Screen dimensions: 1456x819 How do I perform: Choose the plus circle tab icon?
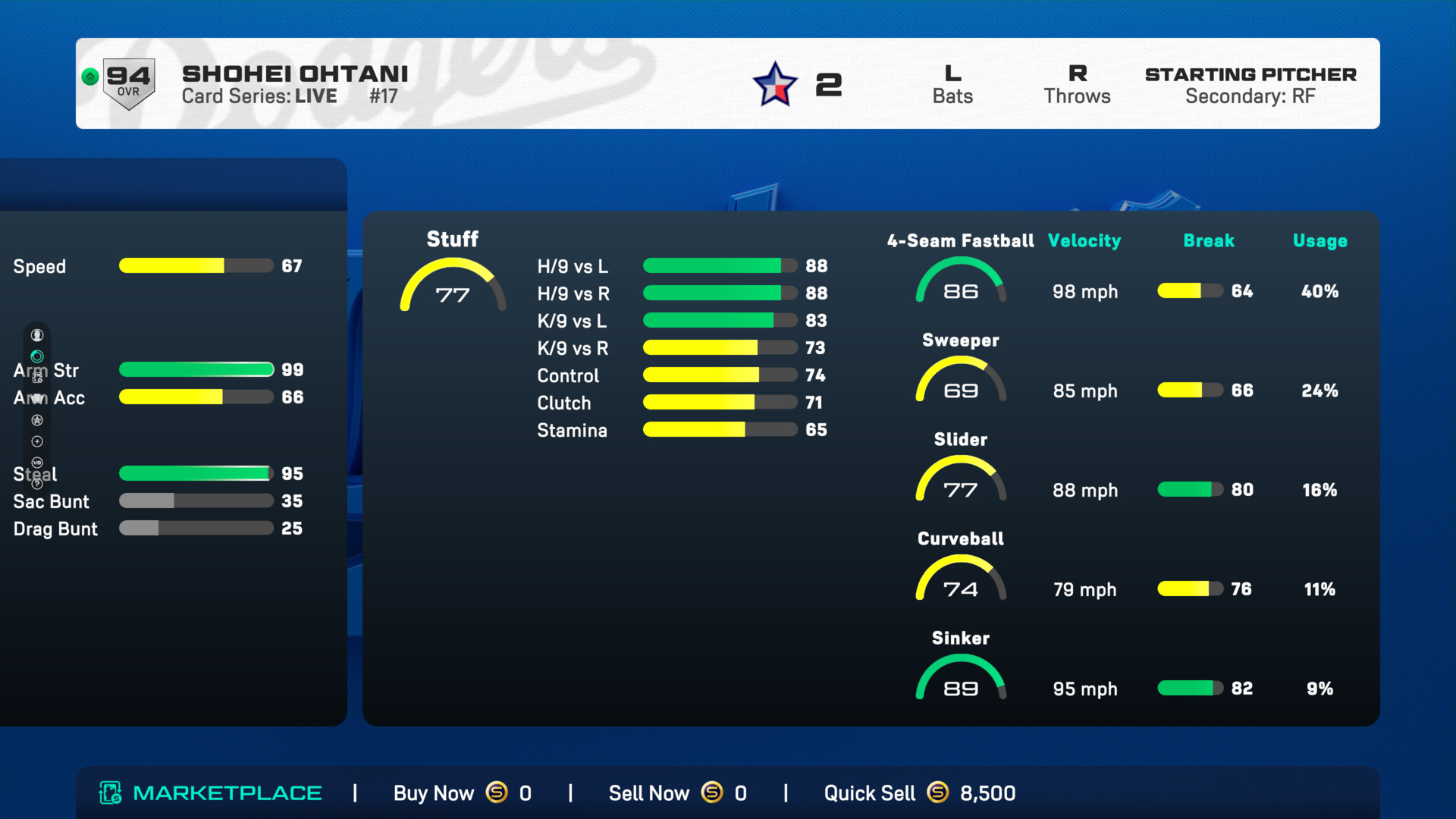[x=37, y=441]
